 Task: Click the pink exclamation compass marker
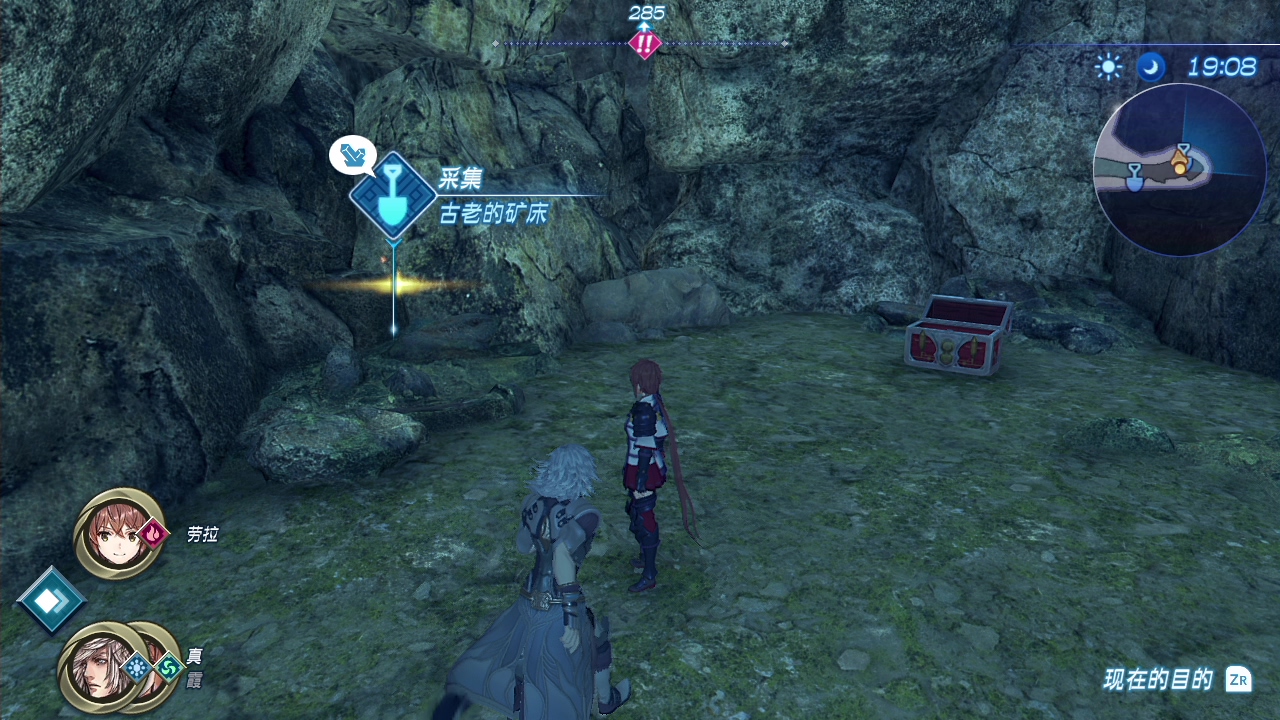645,44
